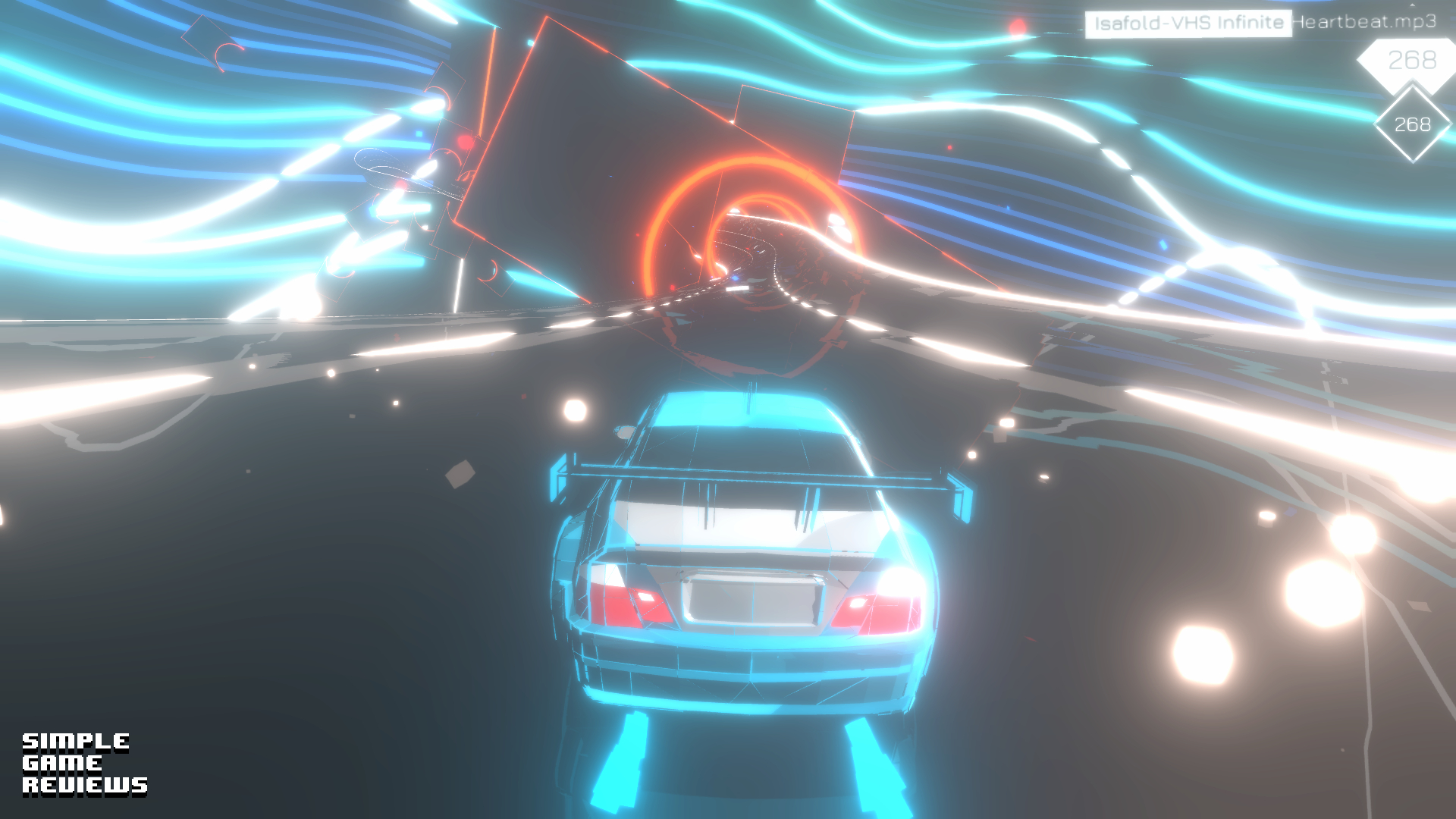Click the SIMPLE GAME REVIEWS watermark
The image size is (1456, 819).
[x=83, y=766]
